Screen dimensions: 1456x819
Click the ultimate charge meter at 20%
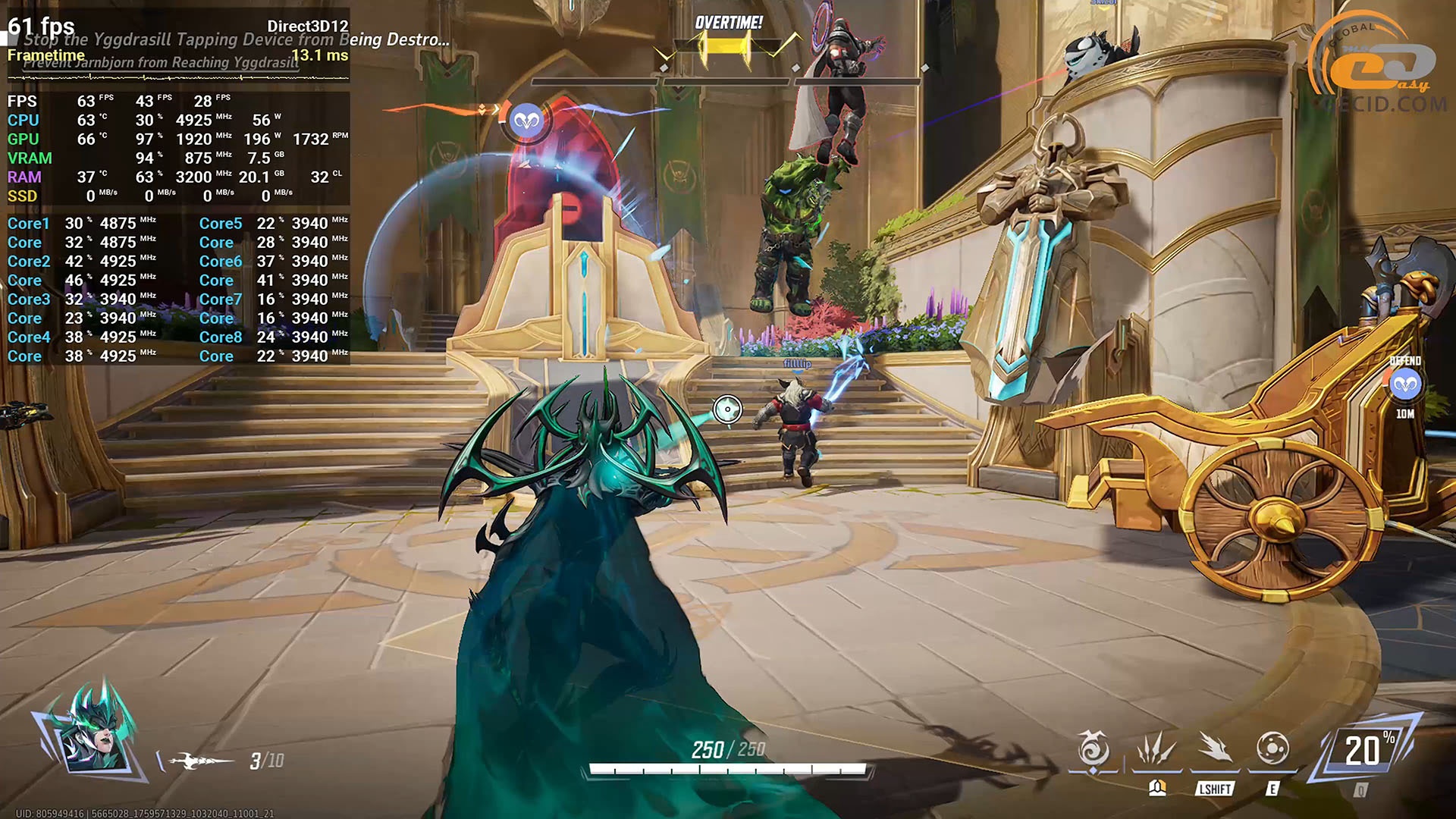[x=1367, y=751]
